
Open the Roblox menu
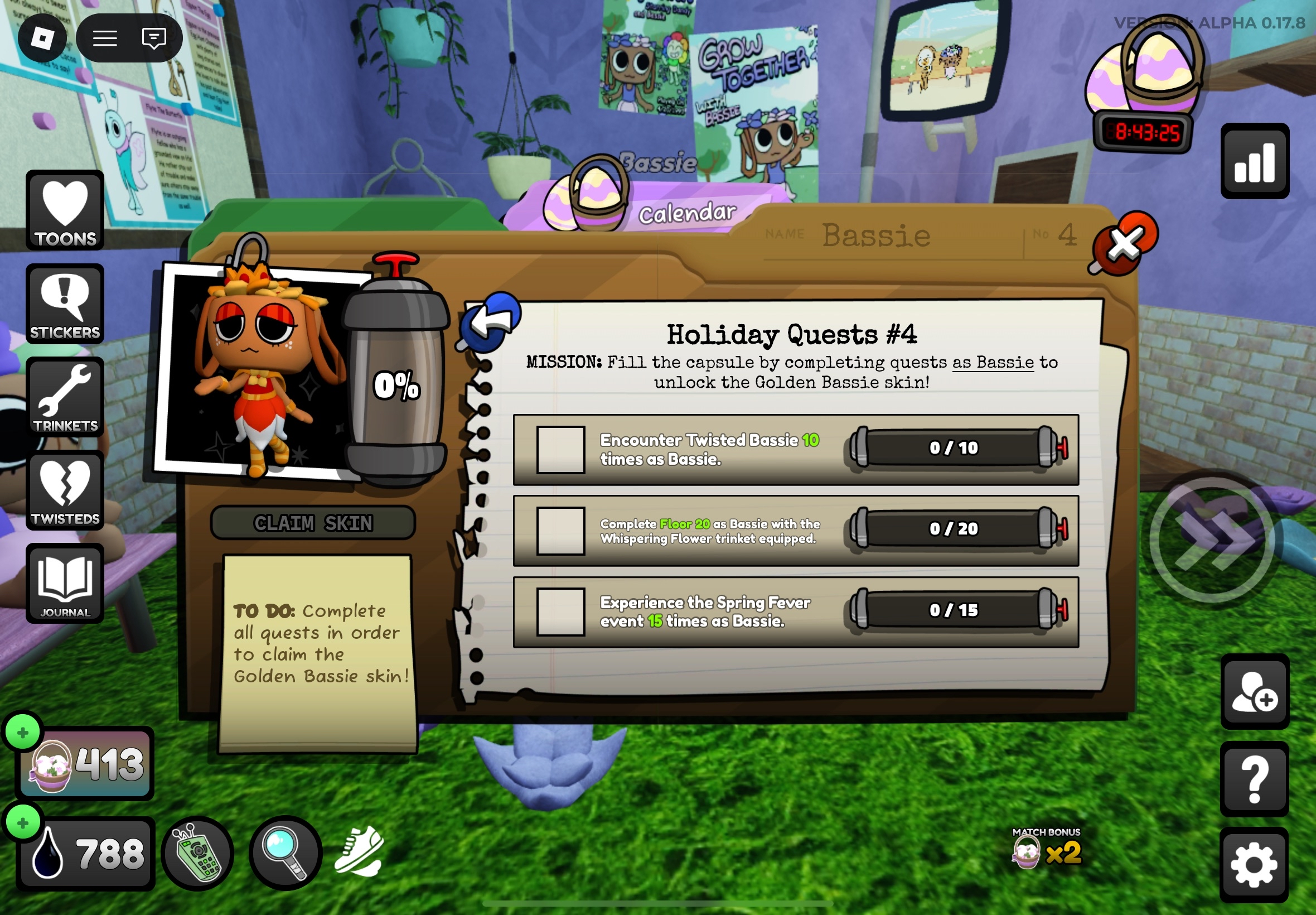tap(43, 37)
